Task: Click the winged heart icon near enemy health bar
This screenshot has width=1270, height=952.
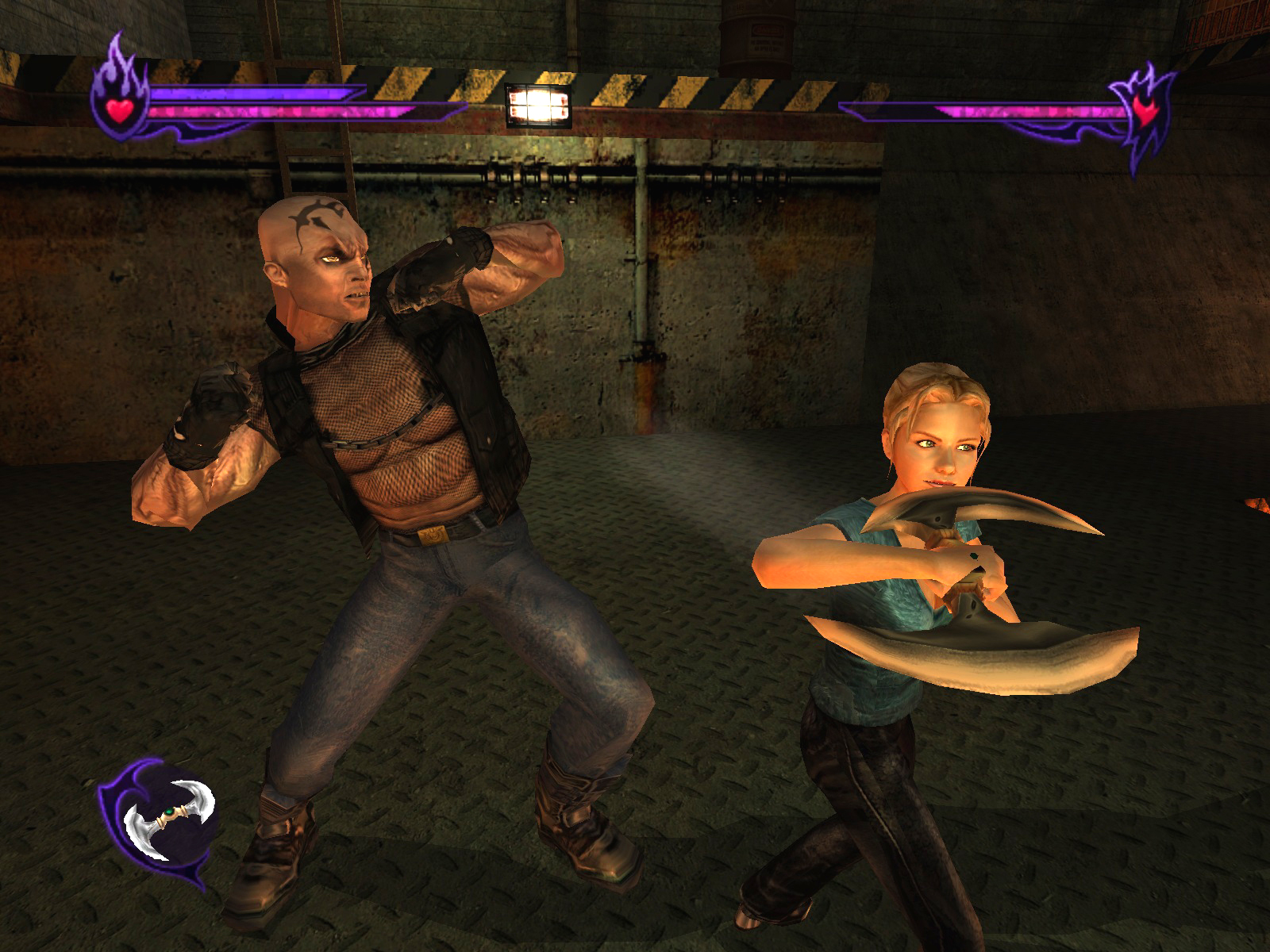Action: 1145,113
